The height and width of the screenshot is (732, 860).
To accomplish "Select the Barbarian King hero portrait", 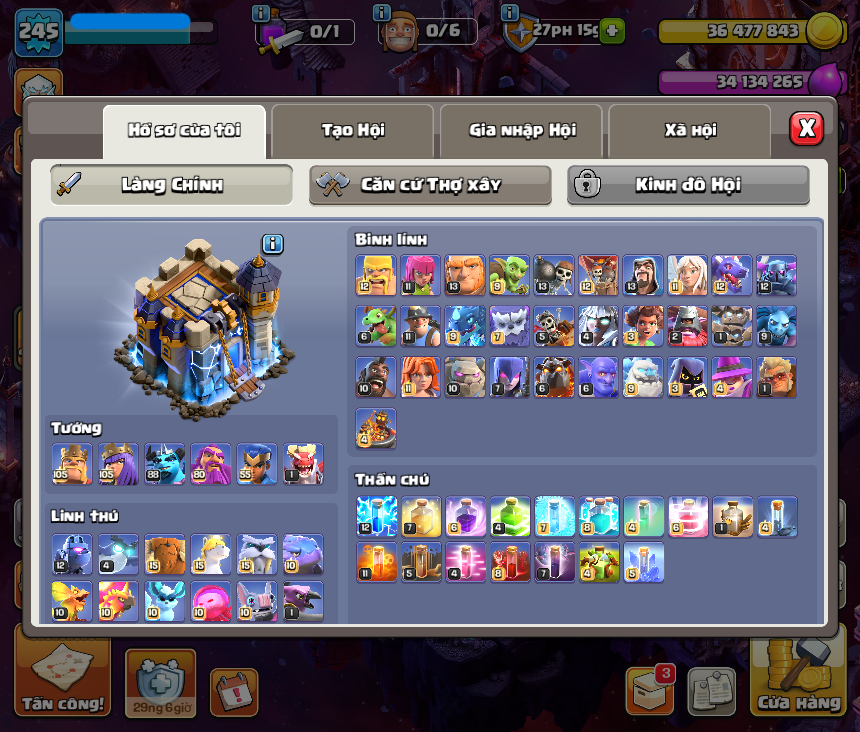I will (x=72, y=464).
